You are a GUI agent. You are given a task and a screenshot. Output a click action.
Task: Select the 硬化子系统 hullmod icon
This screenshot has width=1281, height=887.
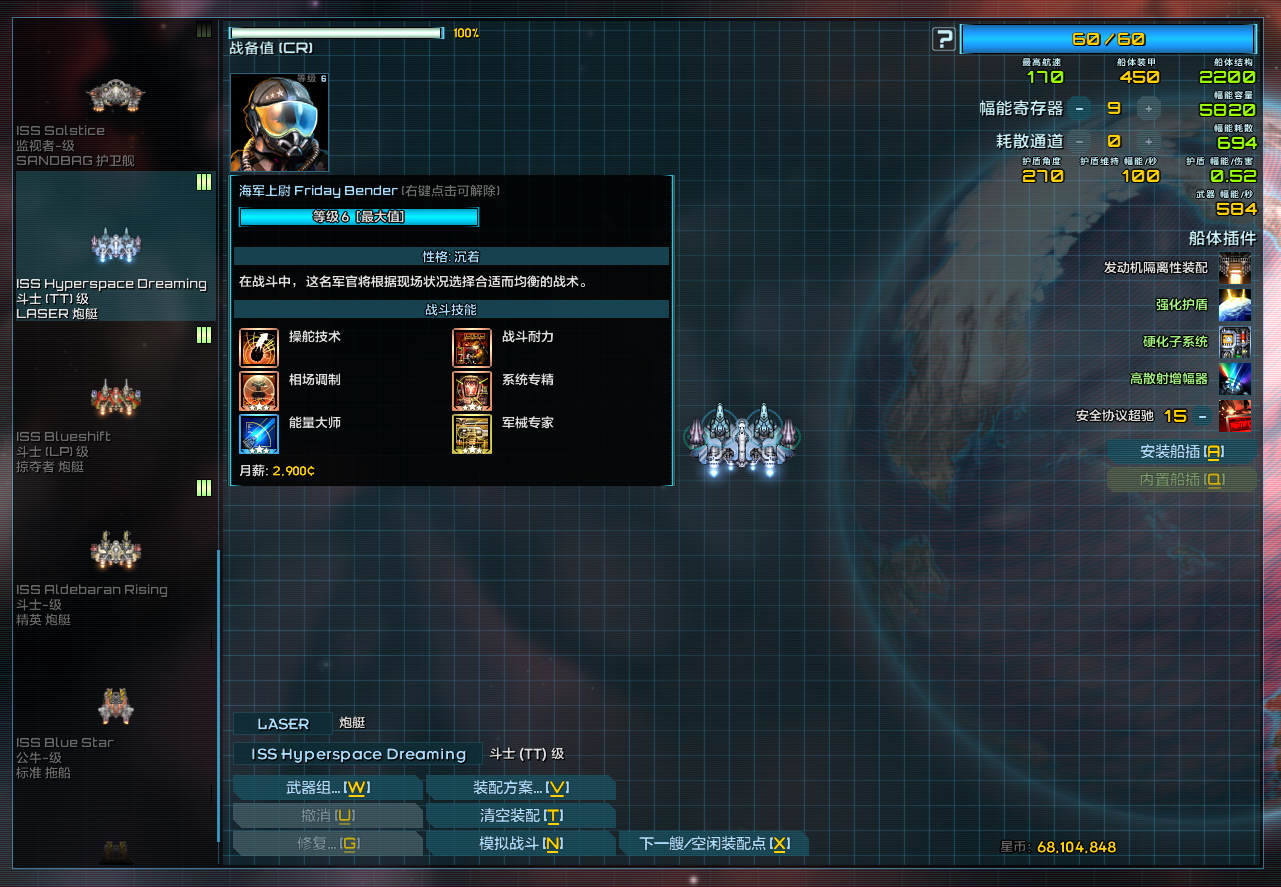[x=1234, y=342]
